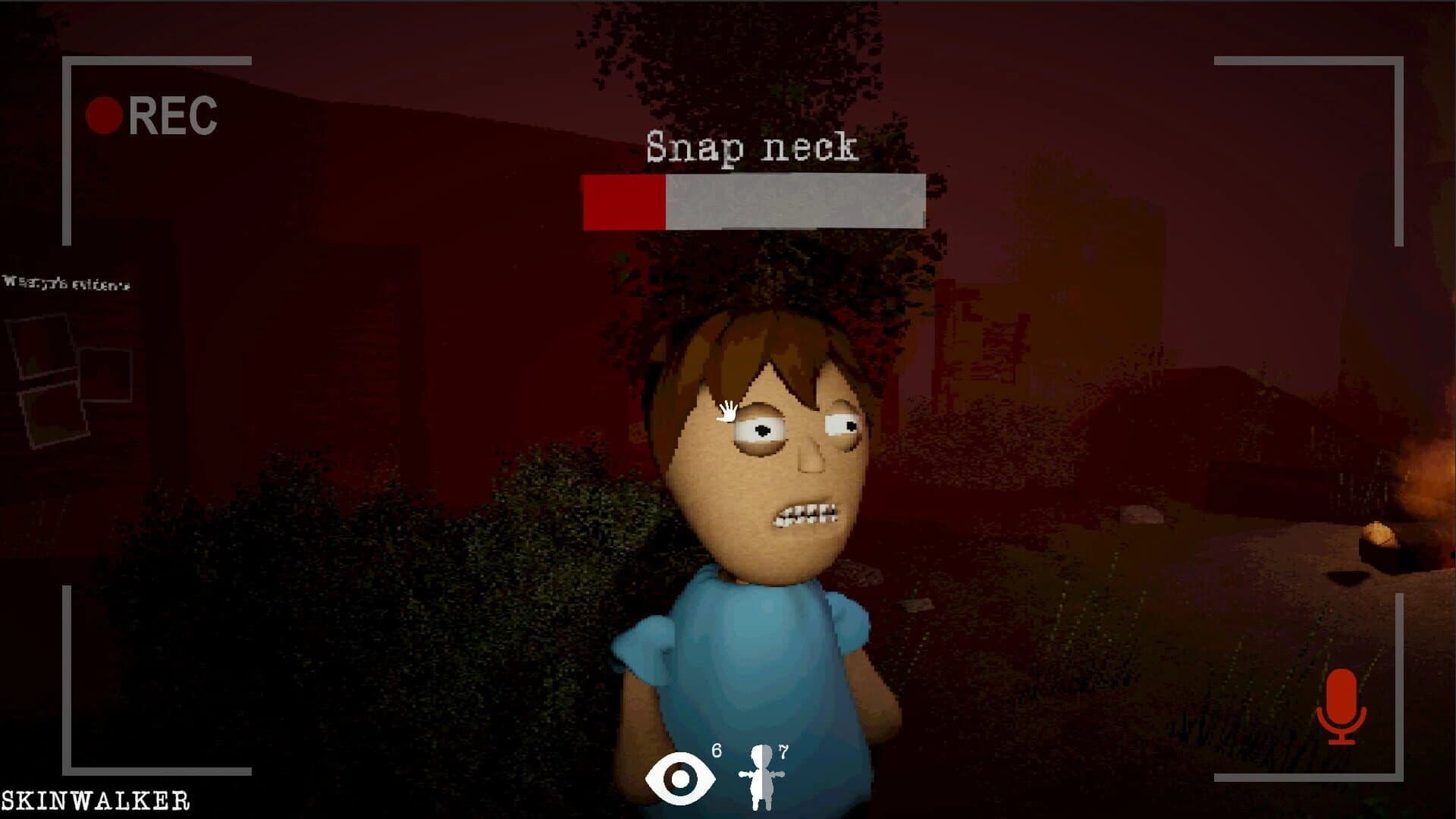This screenshot has height=819, width=1456.
Task: Toggle vision mode via the eye icon
Action: 679,777
